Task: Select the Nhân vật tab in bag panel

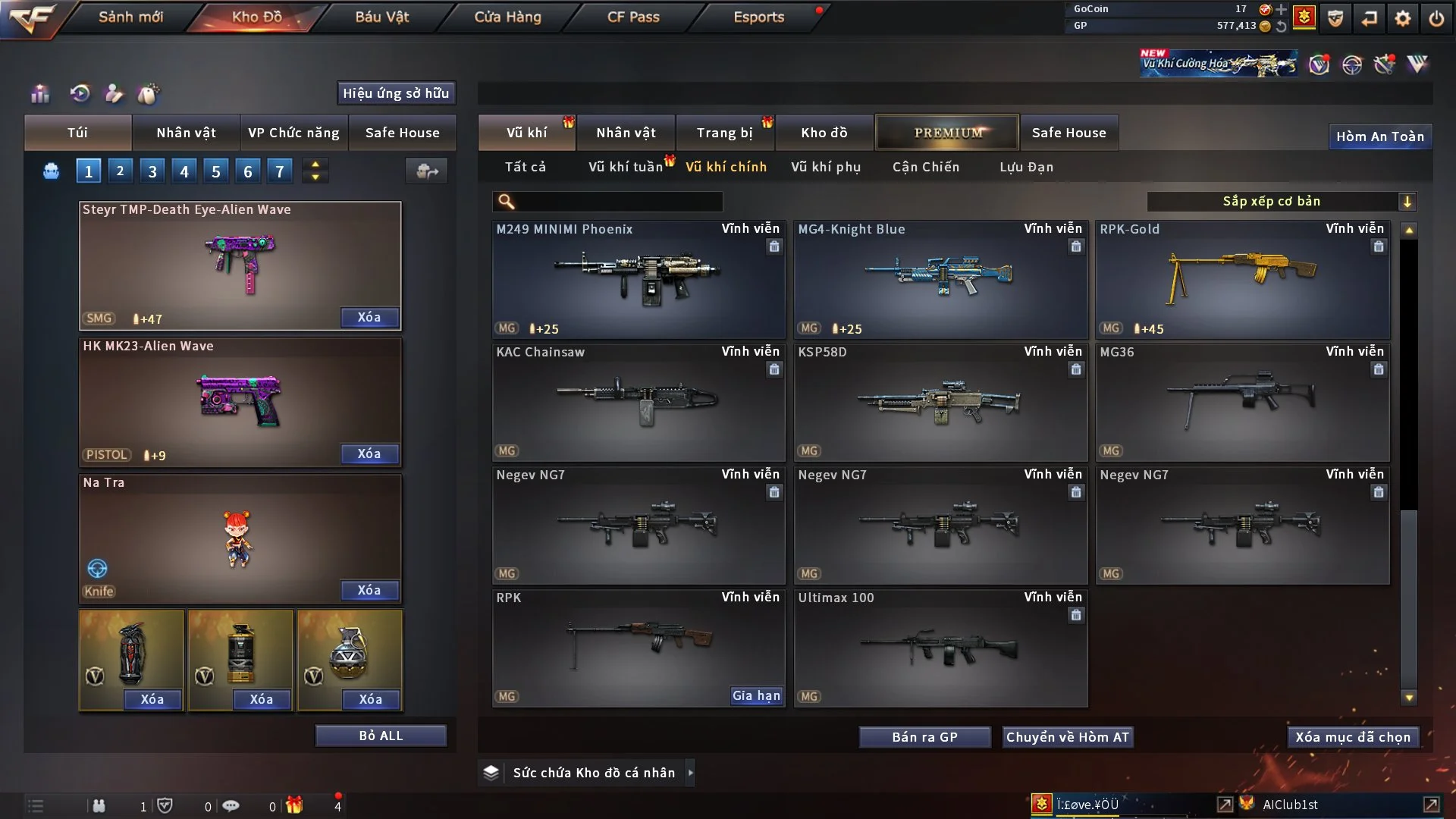Action: tap(186, 133)
